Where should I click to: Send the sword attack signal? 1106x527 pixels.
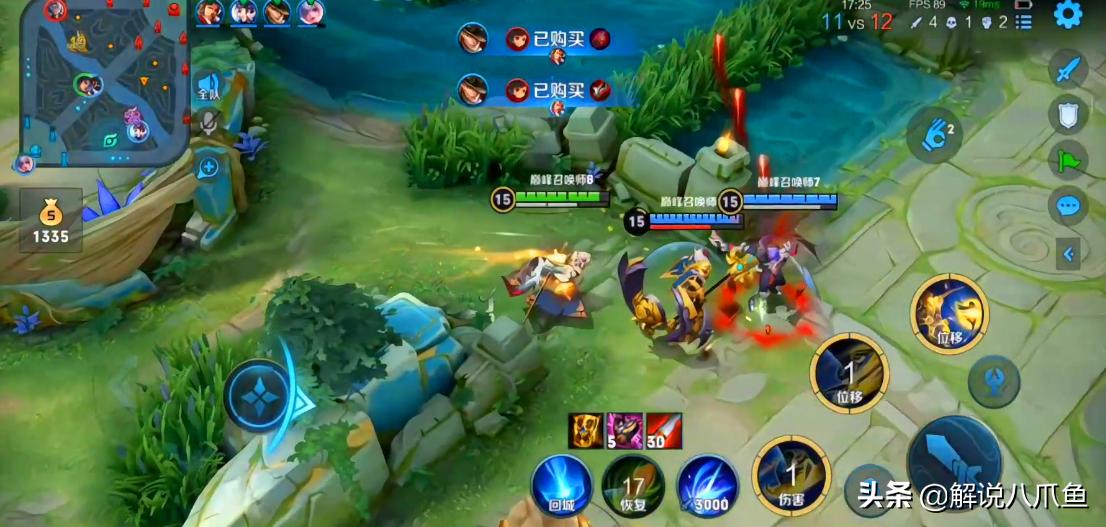click(1068, 70)
